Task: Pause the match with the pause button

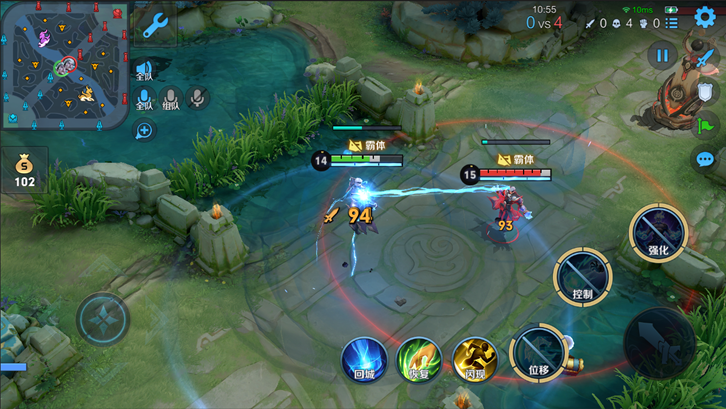Action: coord(661,56)
